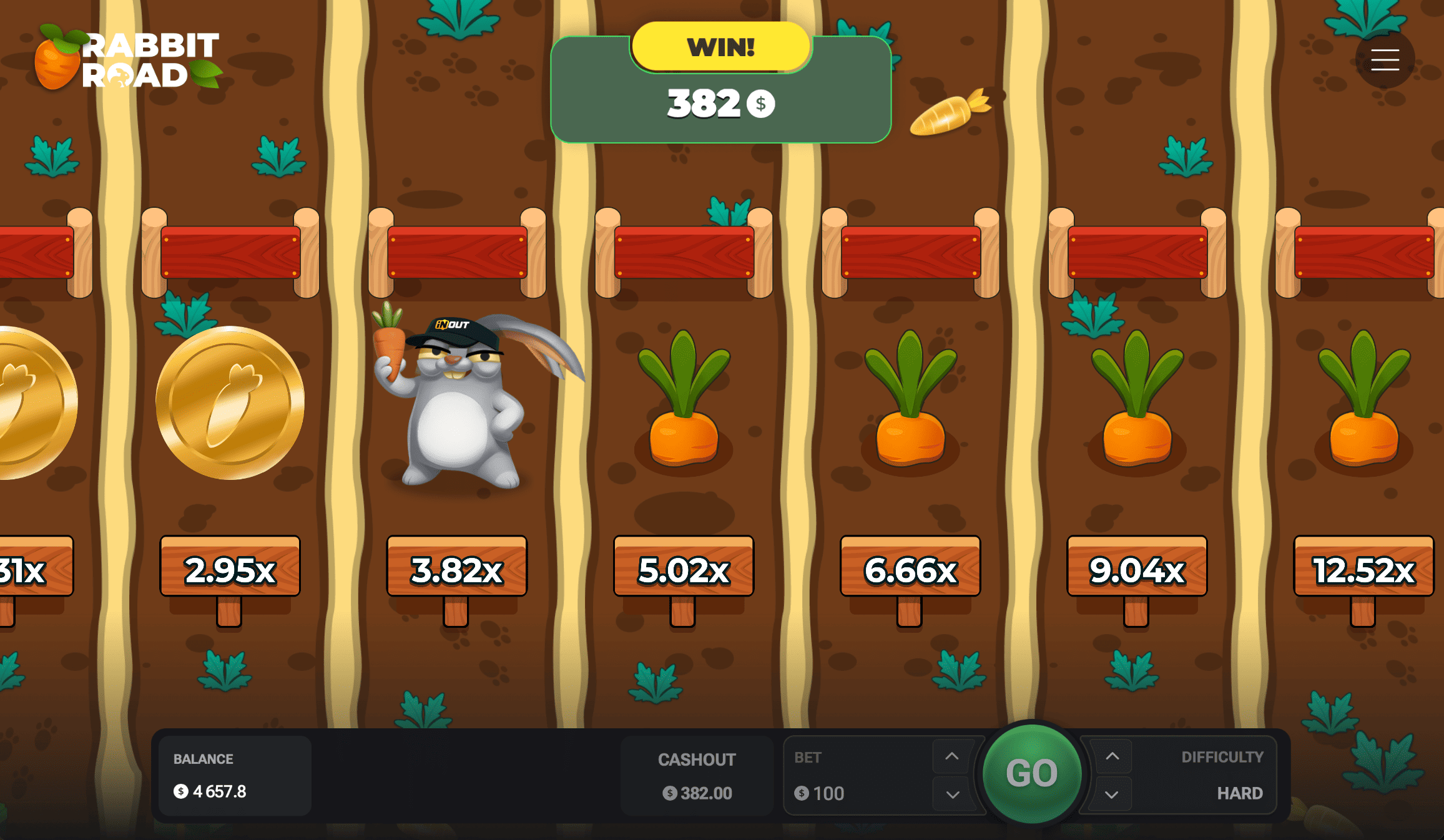Open the hamburger menu

point(1385,60)
